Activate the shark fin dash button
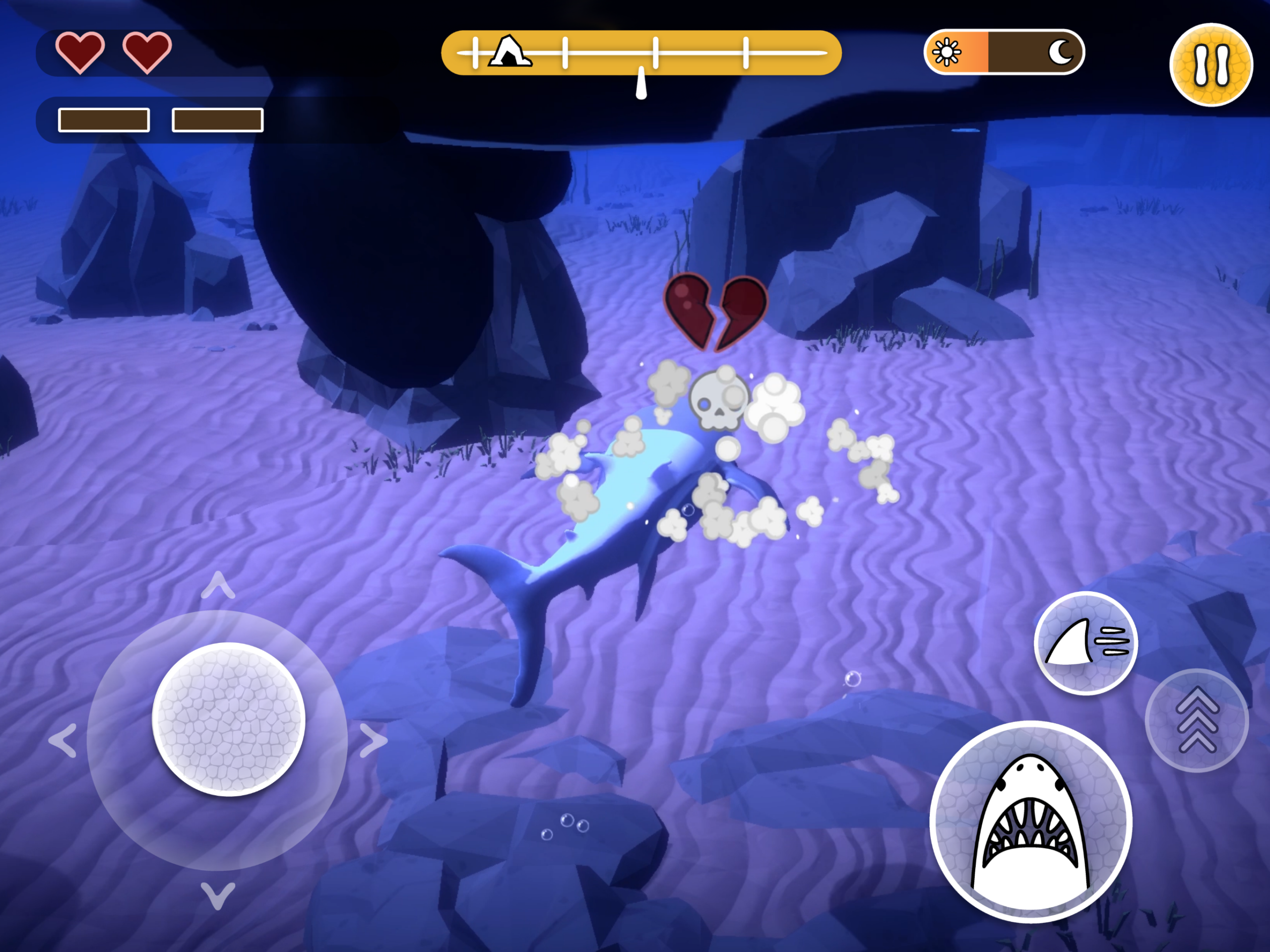The width and height of the screenshot is (1270, 952). coord(1084,642)
